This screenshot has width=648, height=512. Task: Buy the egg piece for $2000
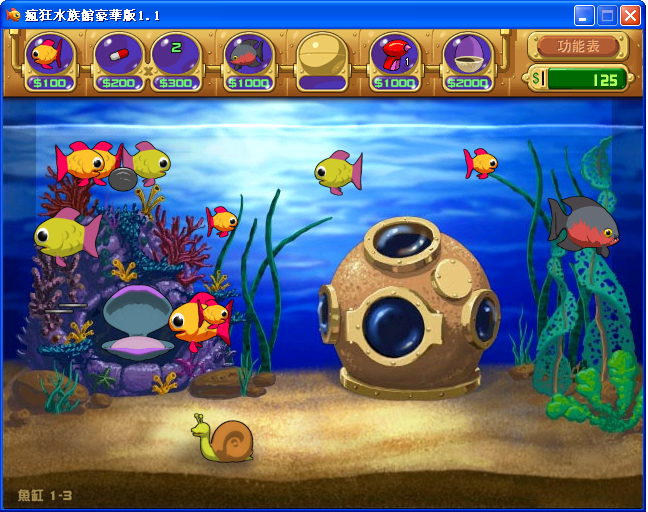[468, 58]
